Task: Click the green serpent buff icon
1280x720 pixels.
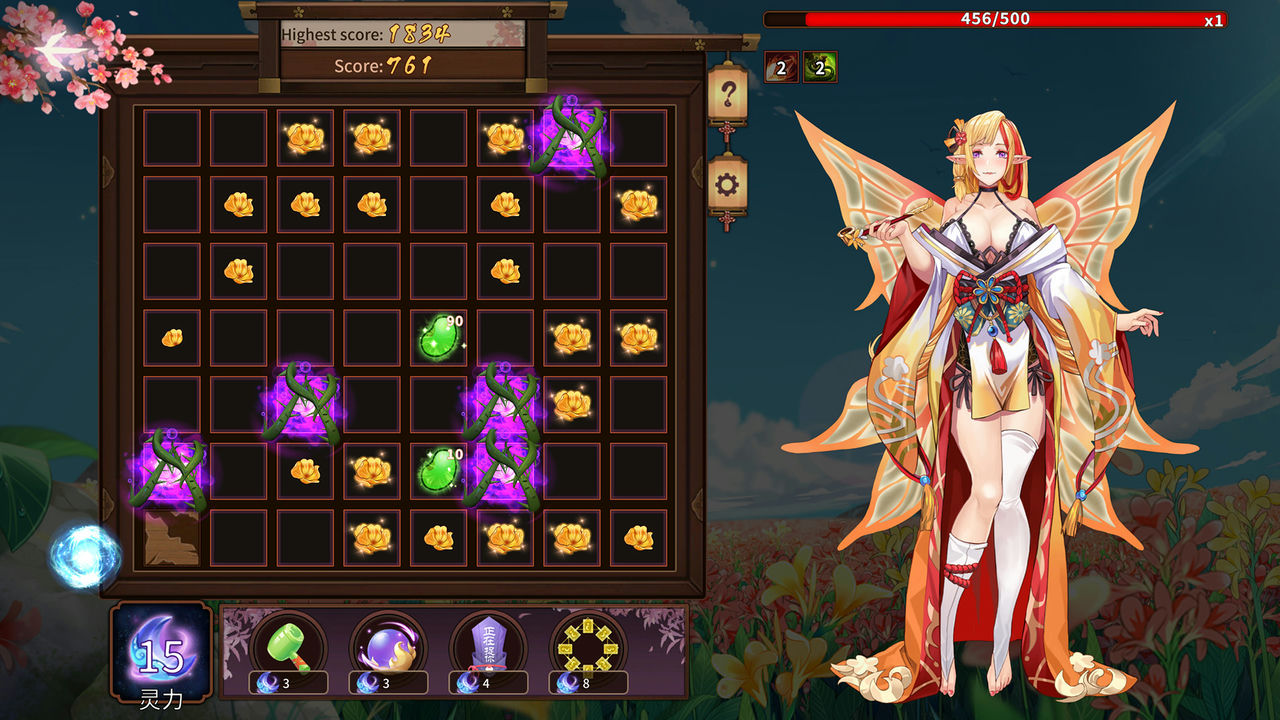Action: [x=818, y=67]
